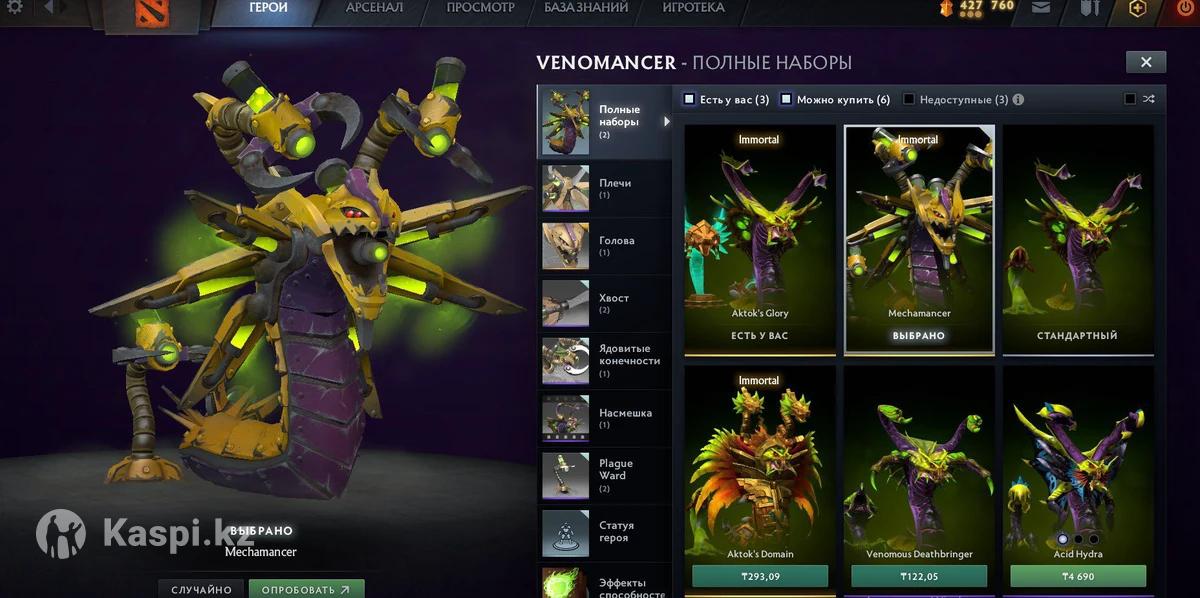Show the Plague Ward category
Screen dimensions: 1200x598
tap(604, 475)
